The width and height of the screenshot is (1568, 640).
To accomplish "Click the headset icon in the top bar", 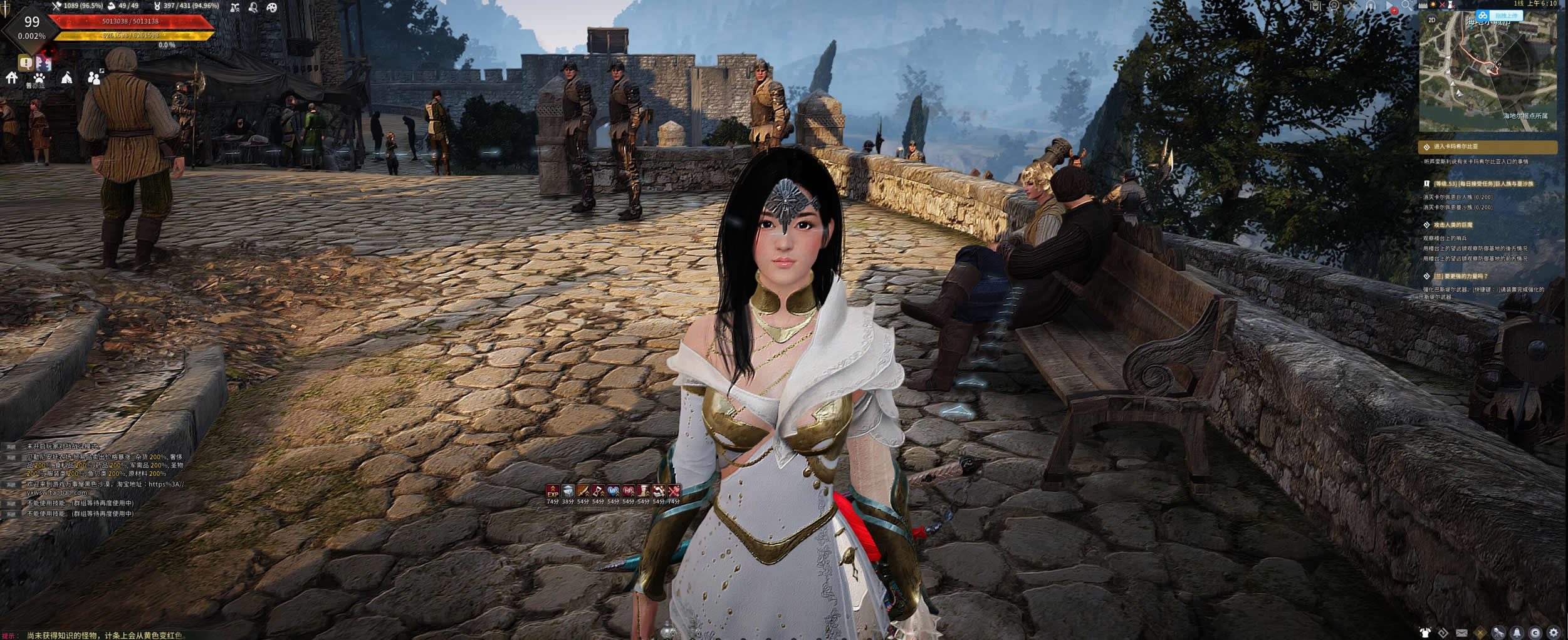I will coord(1371,6).
